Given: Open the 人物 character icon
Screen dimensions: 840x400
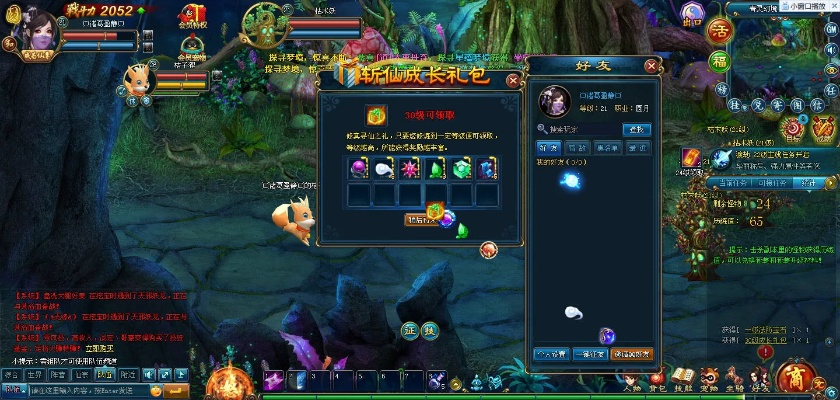Looking at the screenshot, I should [x=631, y=378].
